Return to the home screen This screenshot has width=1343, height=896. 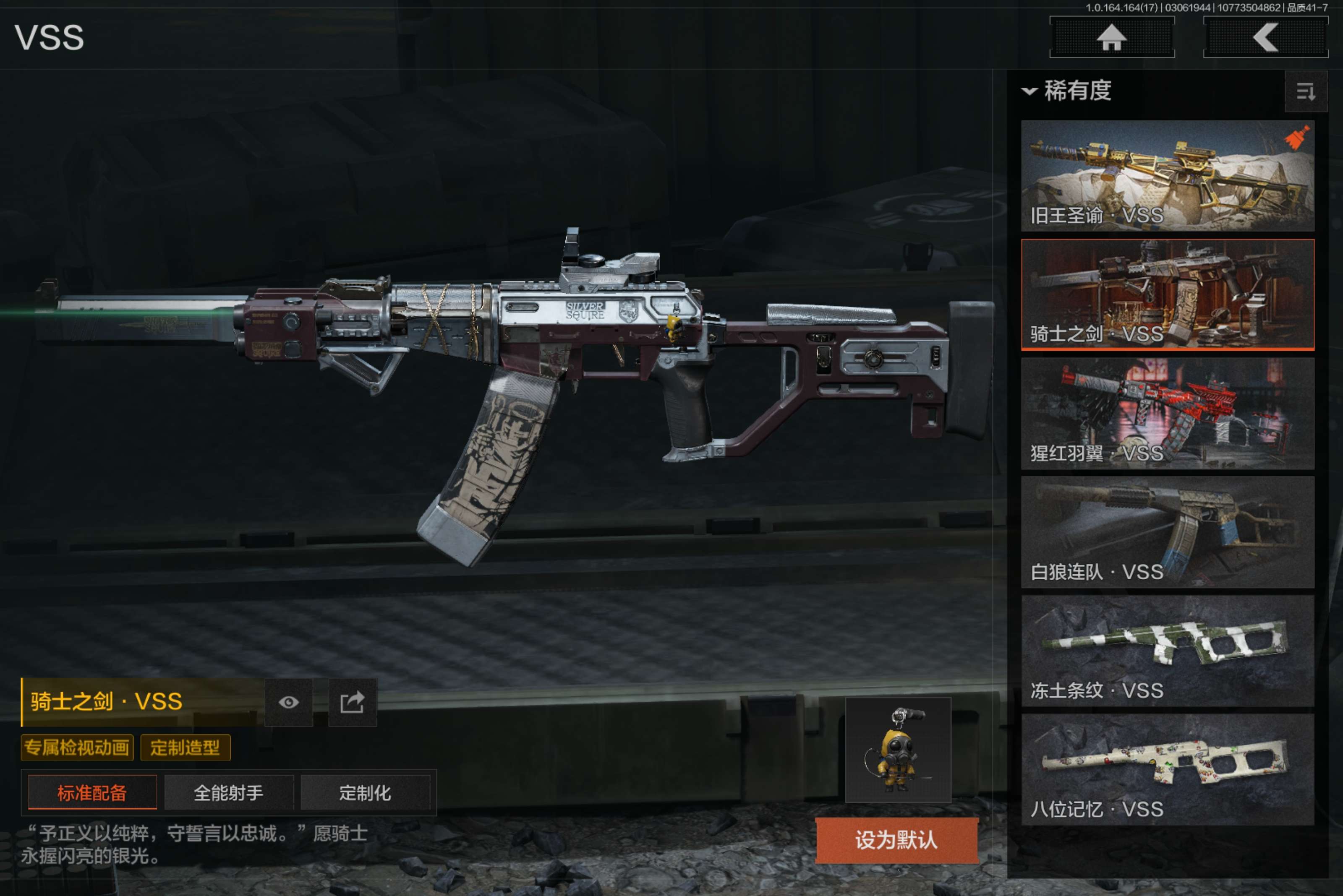click(x=1111, y=38)
